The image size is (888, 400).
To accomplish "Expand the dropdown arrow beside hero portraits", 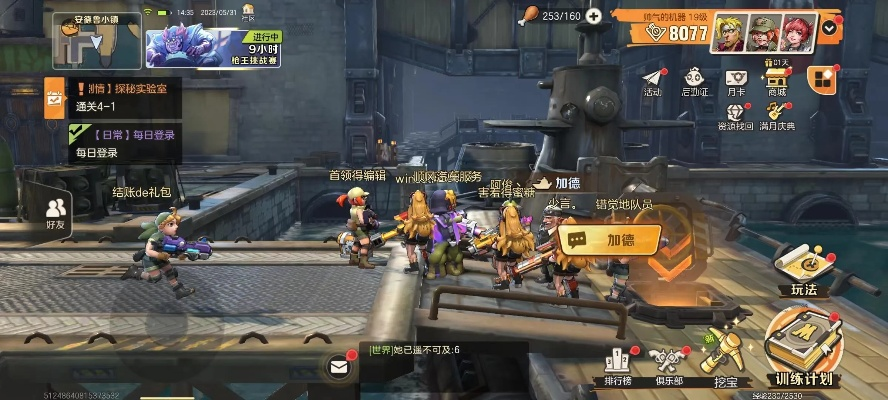I will coord(830,28).
